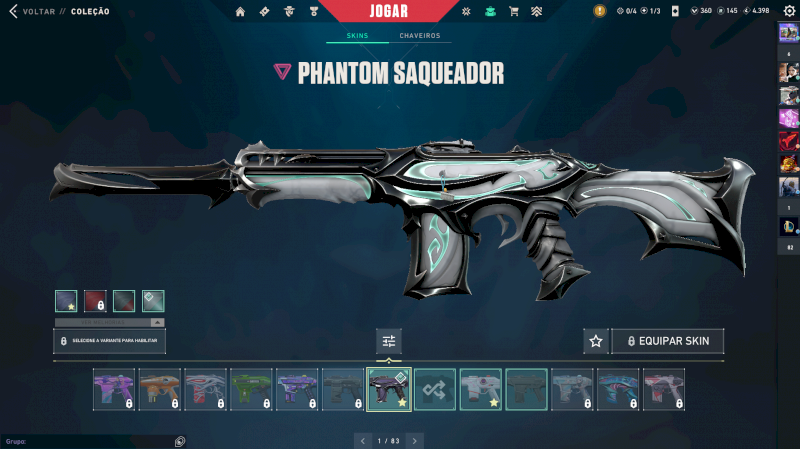Select the Skins tab
Viewport: 800px width, 449px height.
(357, 36)
